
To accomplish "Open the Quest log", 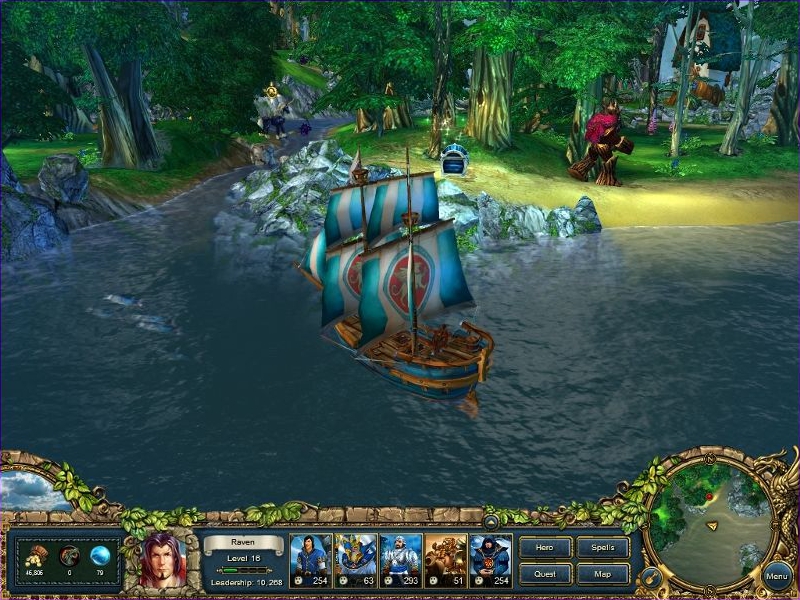I will (546, 574).
